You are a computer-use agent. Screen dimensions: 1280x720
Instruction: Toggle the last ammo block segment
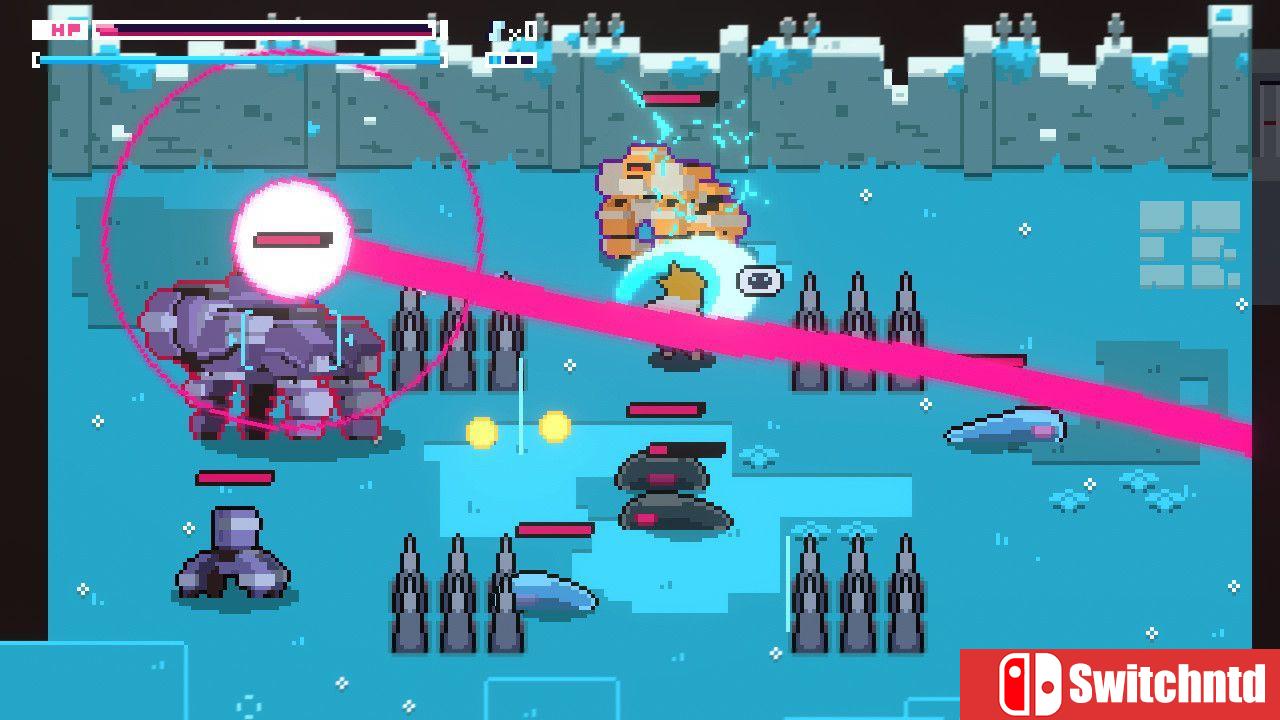pyautogui.click(x=527, y=58)
